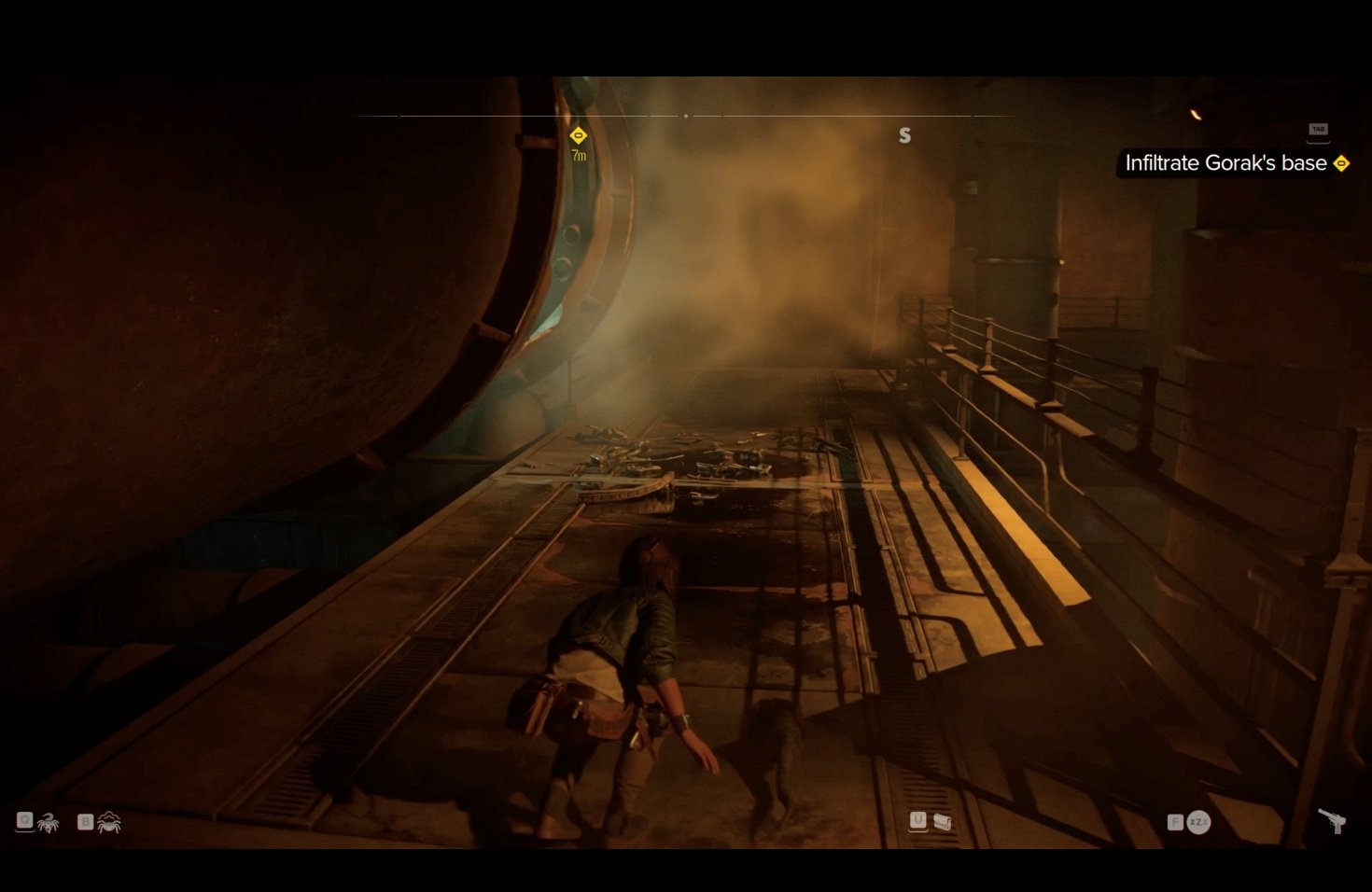This screenshot has width=1372, height=892.
Task: Select the yellow objective marker on the compass
Action: pos(579,136)
